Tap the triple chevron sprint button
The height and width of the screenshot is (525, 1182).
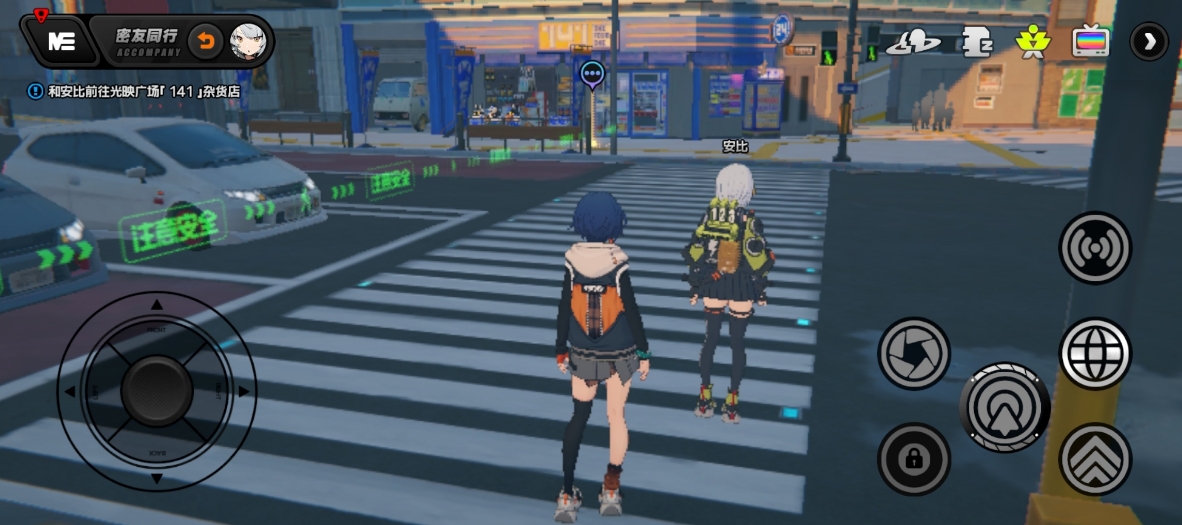(x=1095, y=459)
